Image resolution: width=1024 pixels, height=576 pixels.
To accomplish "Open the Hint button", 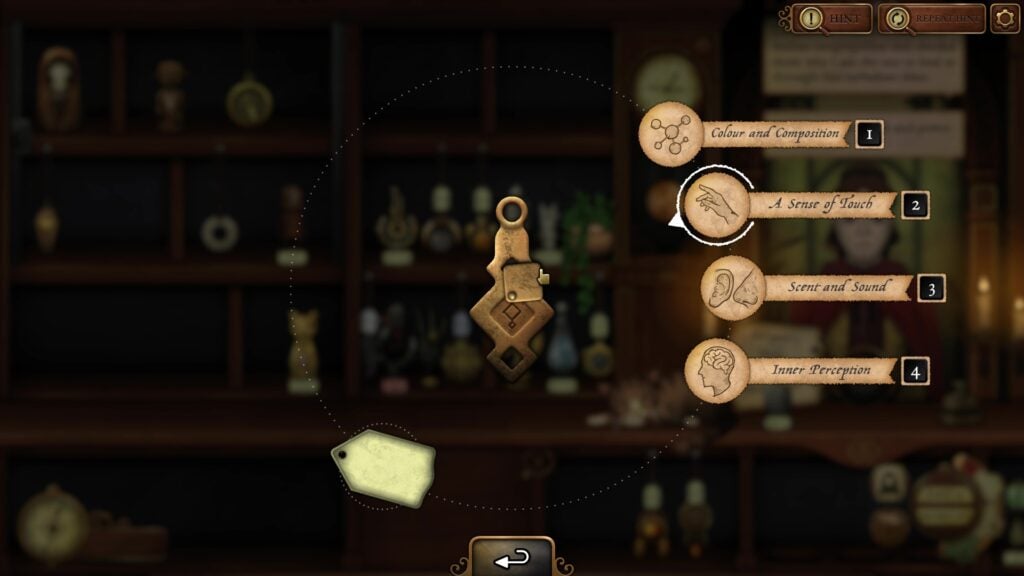I will 831,18.
